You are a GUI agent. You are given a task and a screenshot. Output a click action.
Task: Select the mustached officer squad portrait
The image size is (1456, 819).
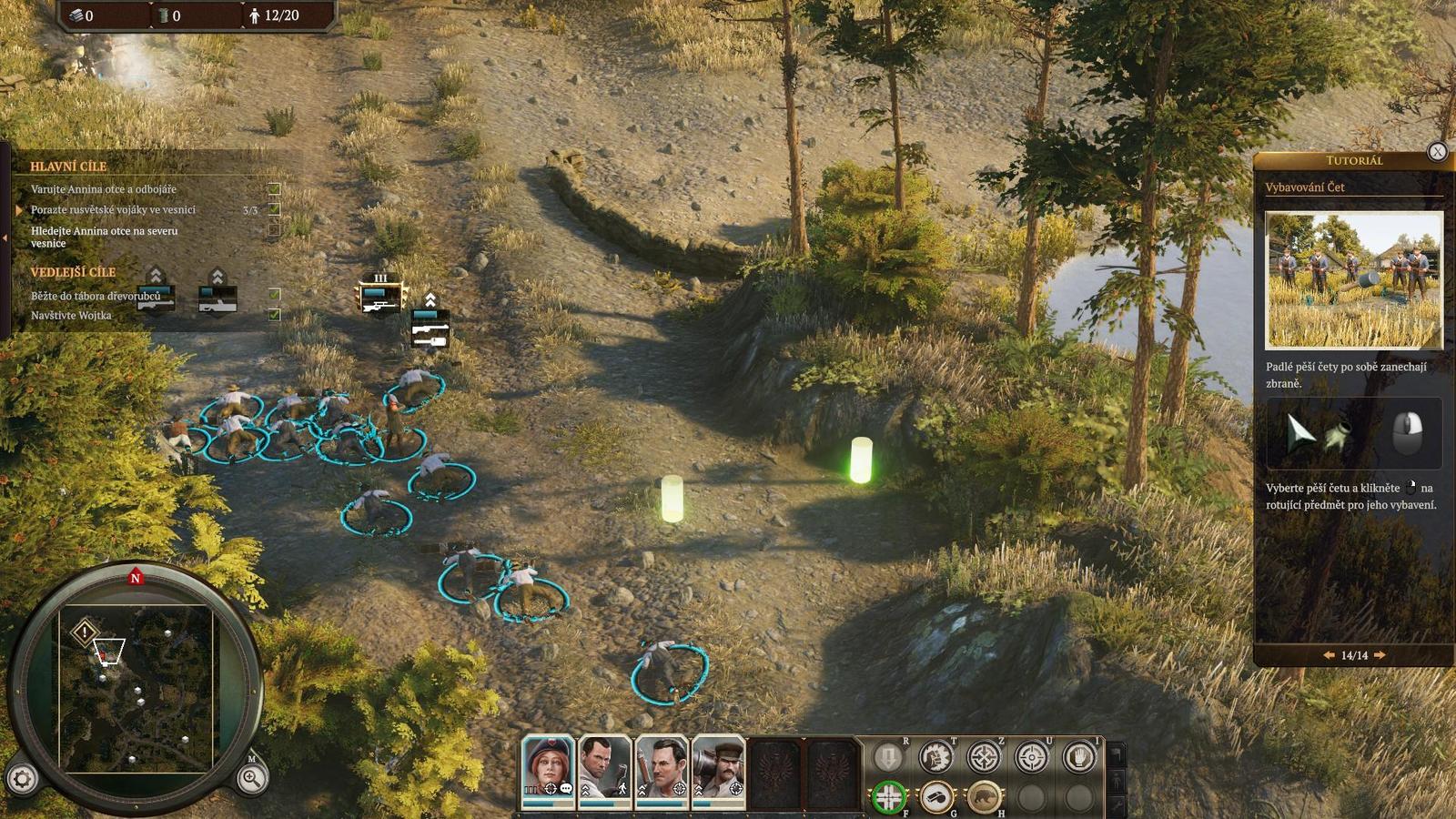[719, 772]
